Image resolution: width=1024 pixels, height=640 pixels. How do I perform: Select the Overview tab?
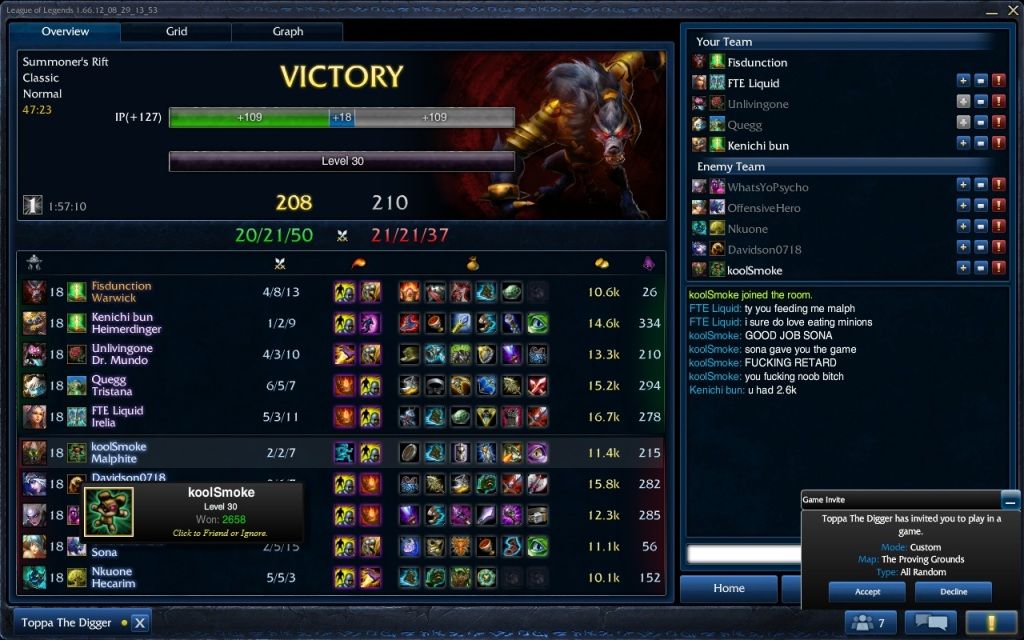coord(65,31)
